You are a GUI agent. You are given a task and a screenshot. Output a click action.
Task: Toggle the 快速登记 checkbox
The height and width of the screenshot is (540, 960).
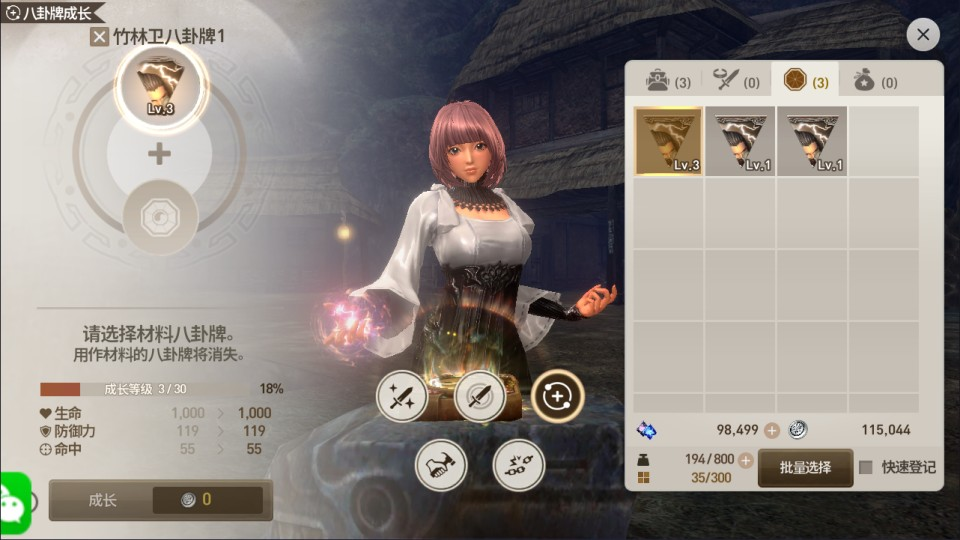[x=866, y=468]
